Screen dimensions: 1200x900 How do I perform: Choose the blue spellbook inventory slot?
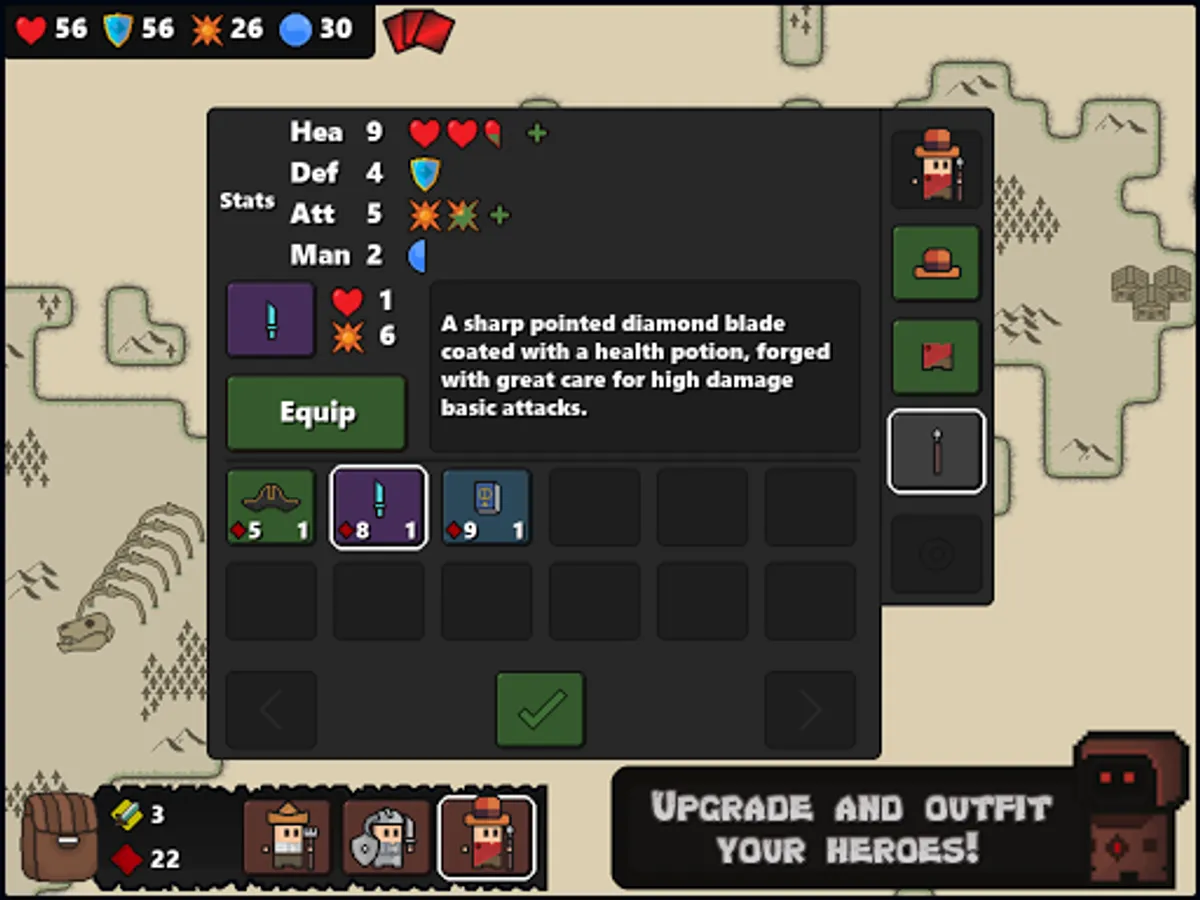[486, 507]
